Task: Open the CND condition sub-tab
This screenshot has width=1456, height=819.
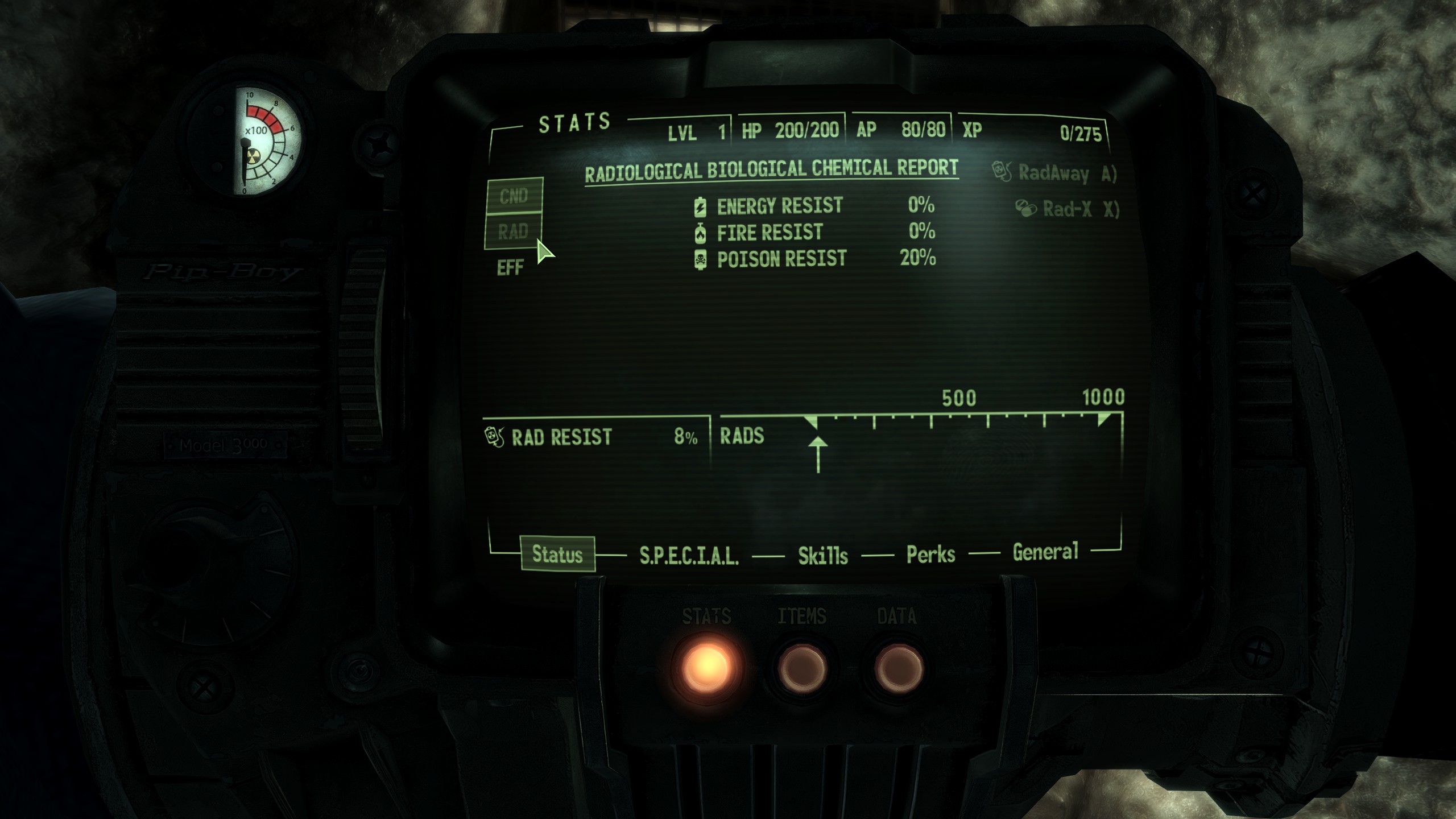Action: 514,196
